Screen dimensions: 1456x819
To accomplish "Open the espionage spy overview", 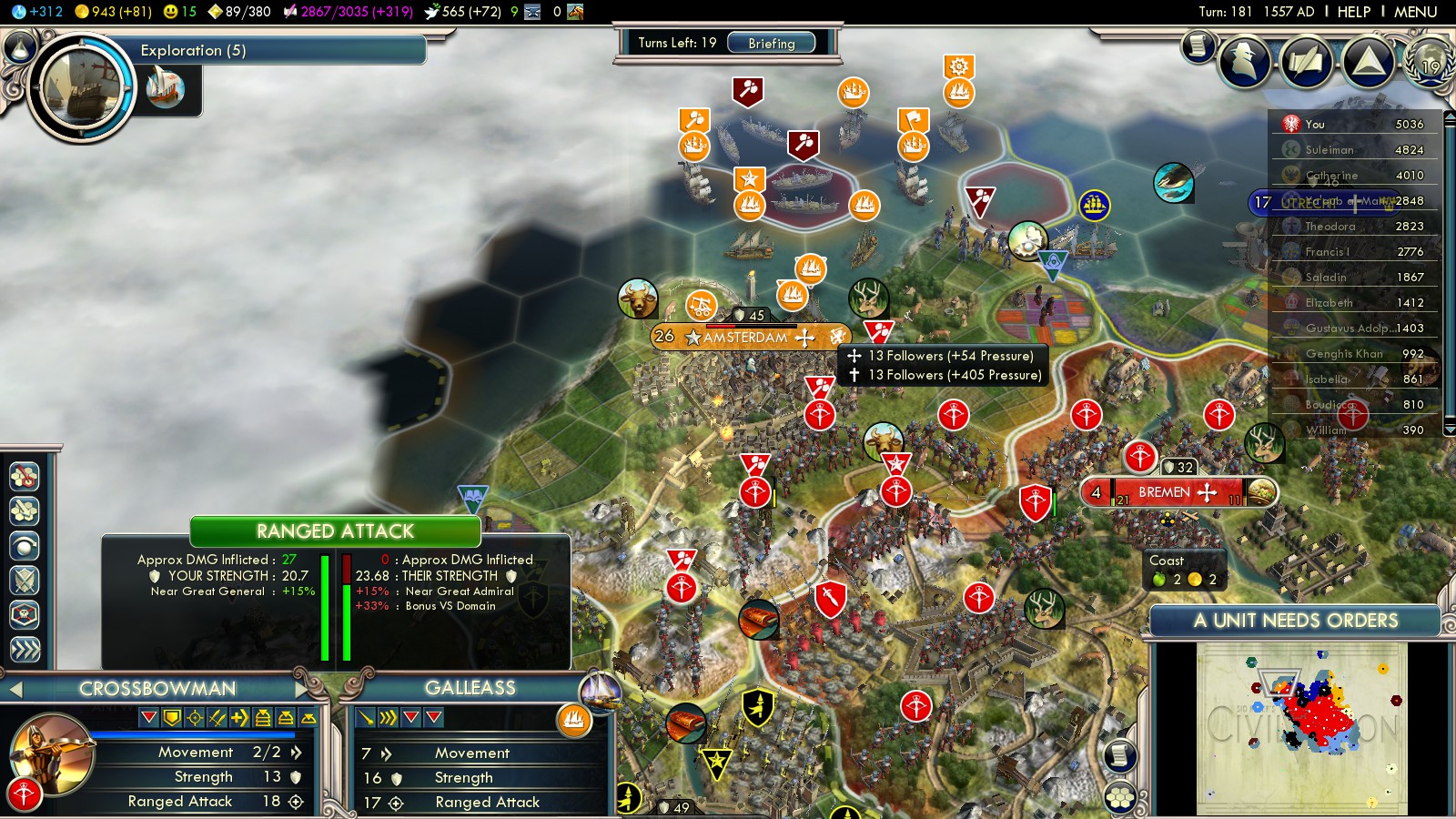I will click(x=1244, y=61).
